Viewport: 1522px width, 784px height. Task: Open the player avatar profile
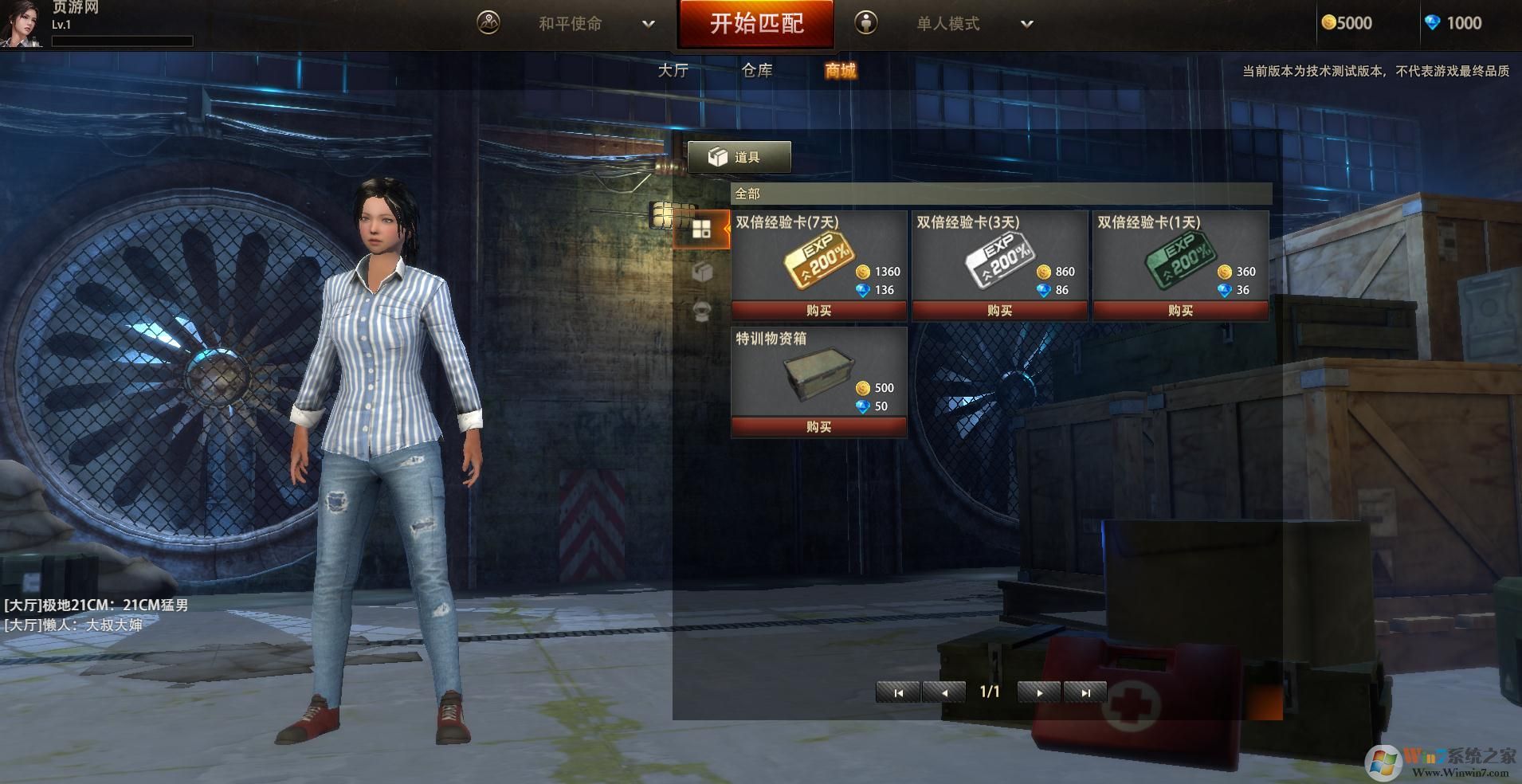point(21,24)
